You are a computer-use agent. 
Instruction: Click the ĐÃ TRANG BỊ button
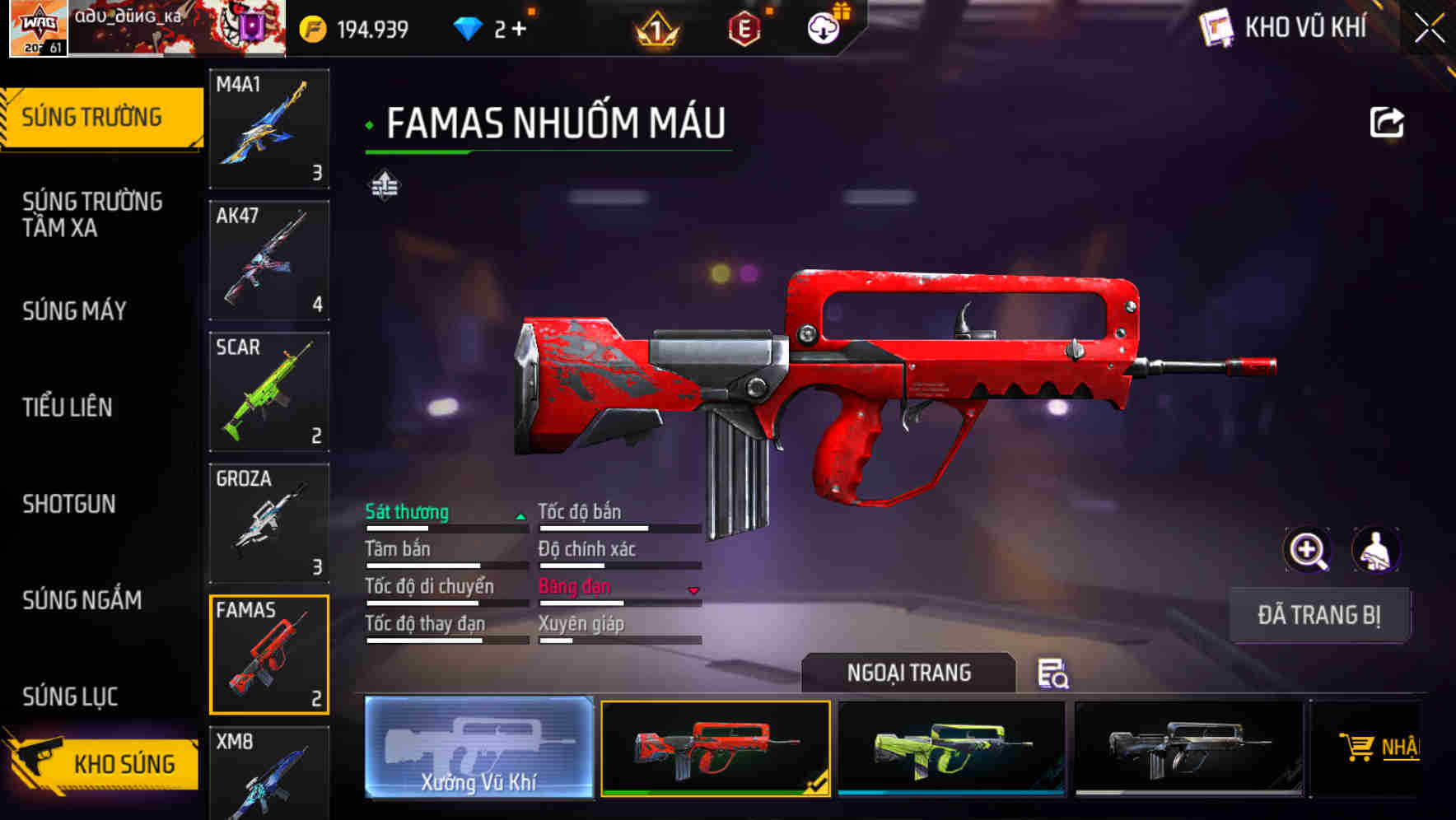click(x=1320, y=614)
